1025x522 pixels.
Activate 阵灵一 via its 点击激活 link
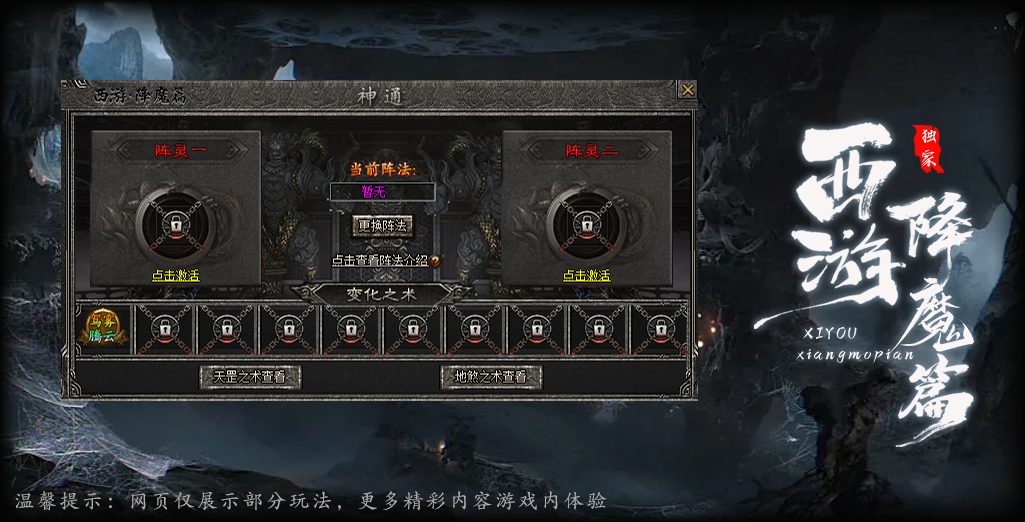176,275
